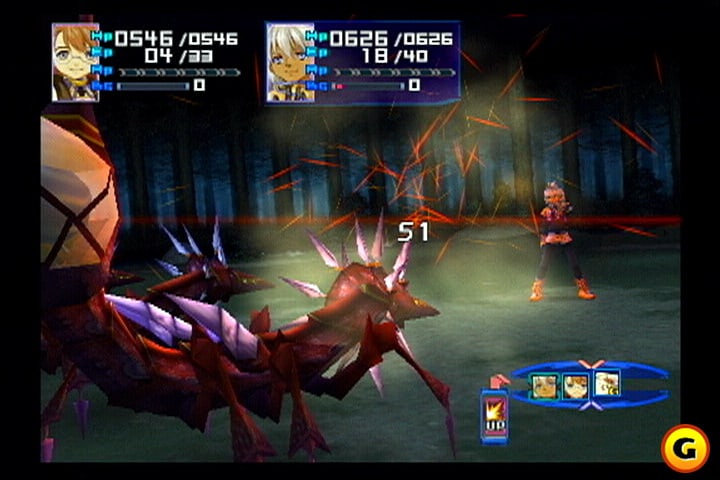Click the attack UP boost icon

coord(494,413)
